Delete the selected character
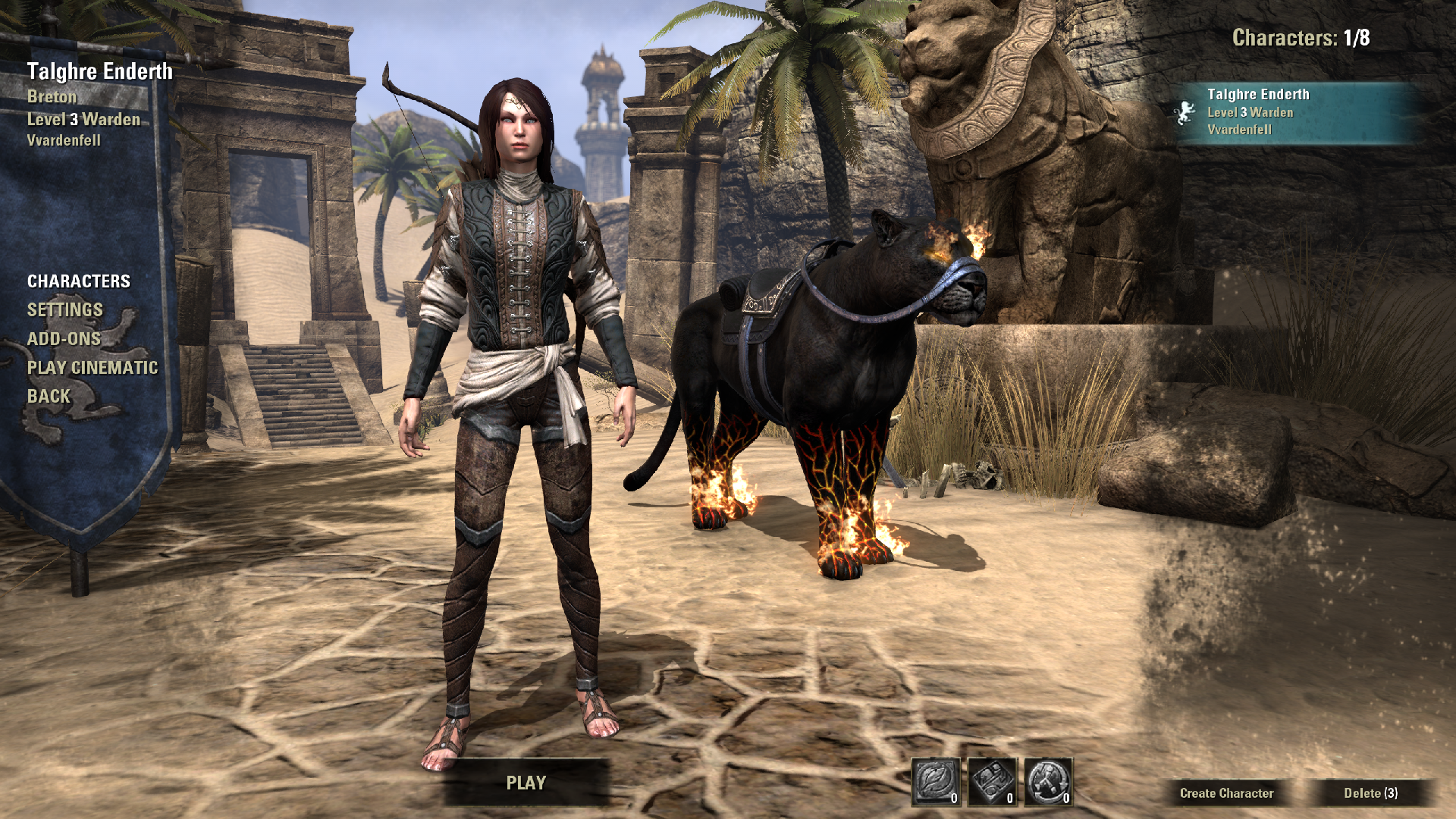This screenshot has width=1456, height=819. (1370, 793)
